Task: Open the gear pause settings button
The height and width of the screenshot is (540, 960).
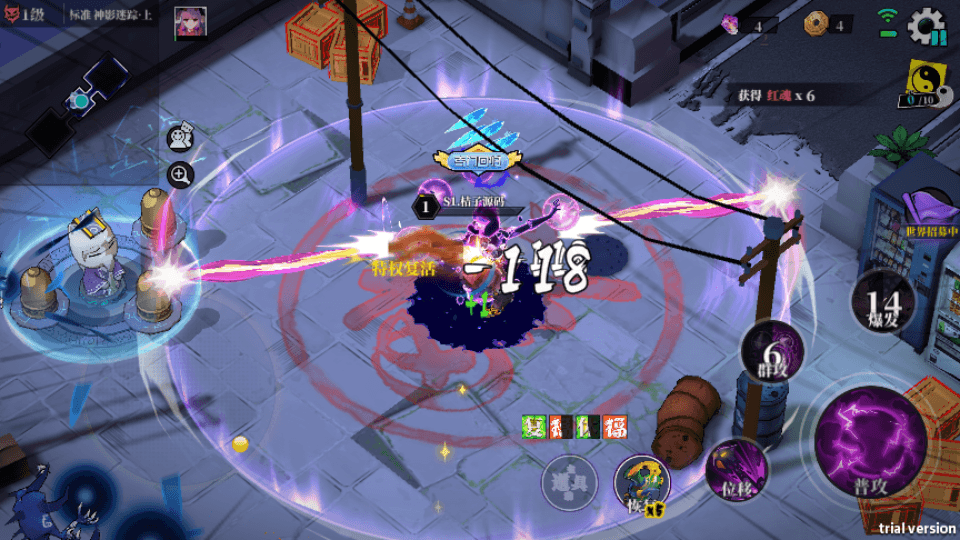Action: coord(926,26)
